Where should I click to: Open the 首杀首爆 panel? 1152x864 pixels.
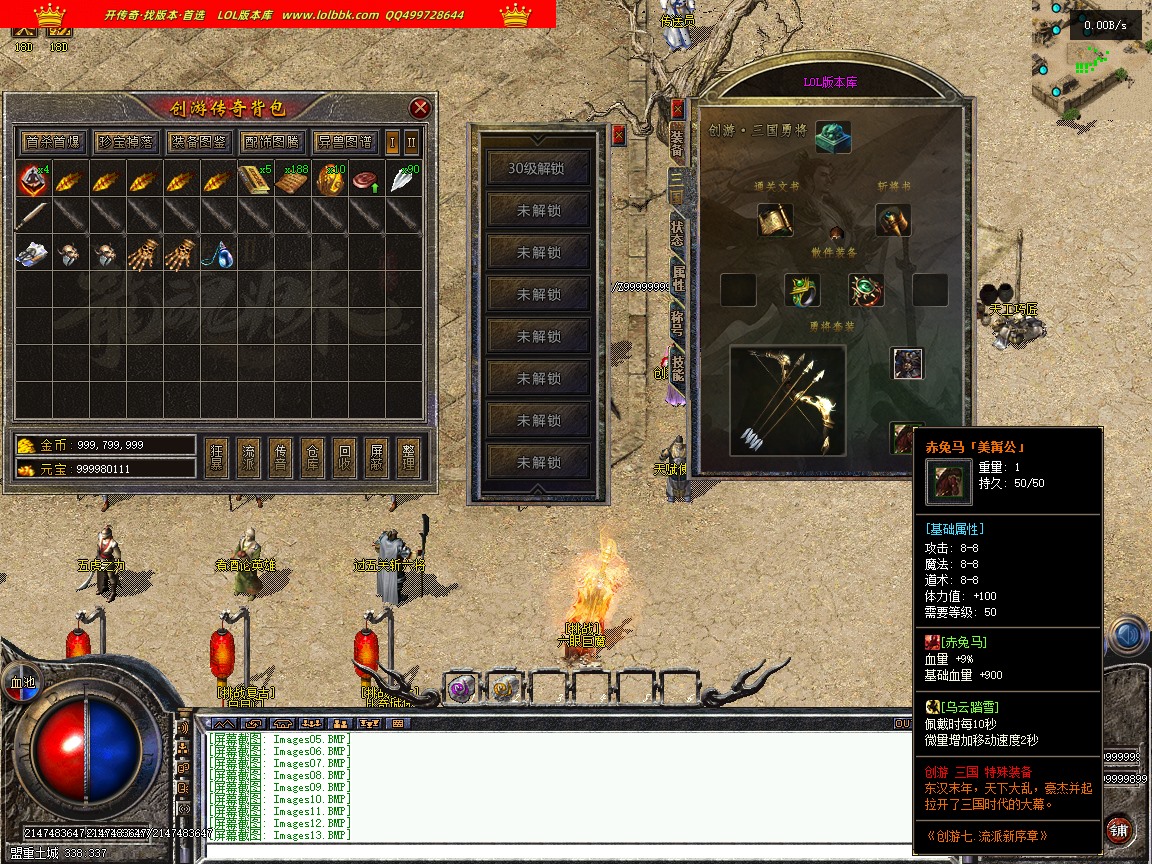pyautogui.click(x=53, y=142)
